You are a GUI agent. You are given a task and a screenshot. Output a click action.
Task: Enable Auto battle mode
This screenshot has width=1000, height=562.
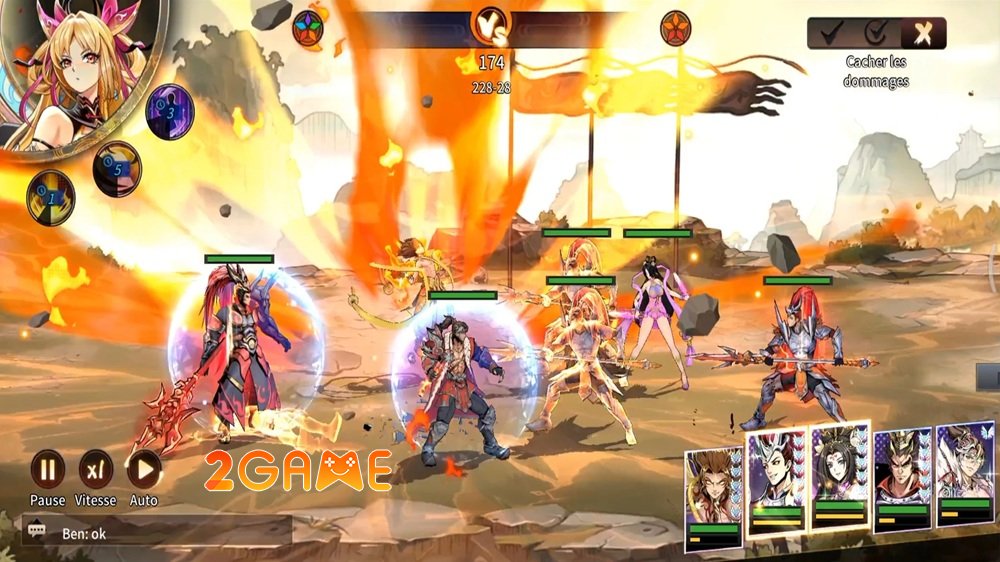tap(144, 469)
